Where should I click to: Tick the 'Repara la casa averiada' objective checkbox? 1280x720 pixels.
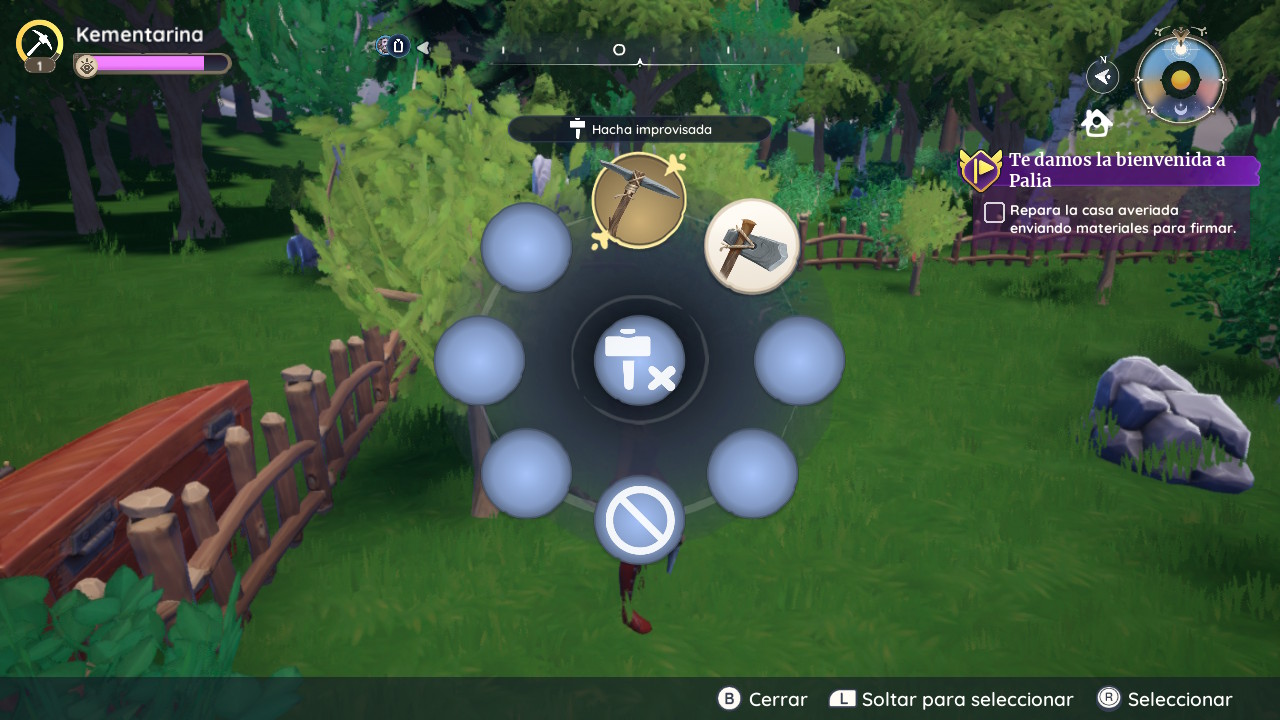(x=994, y=212)
